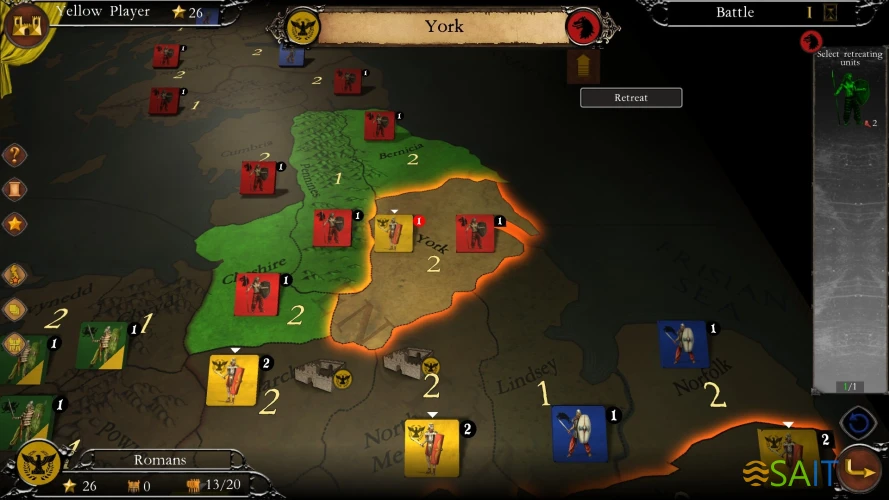Click the Romans eagle faction emblem
Screen dimensions: 889x500
[40, 464]
